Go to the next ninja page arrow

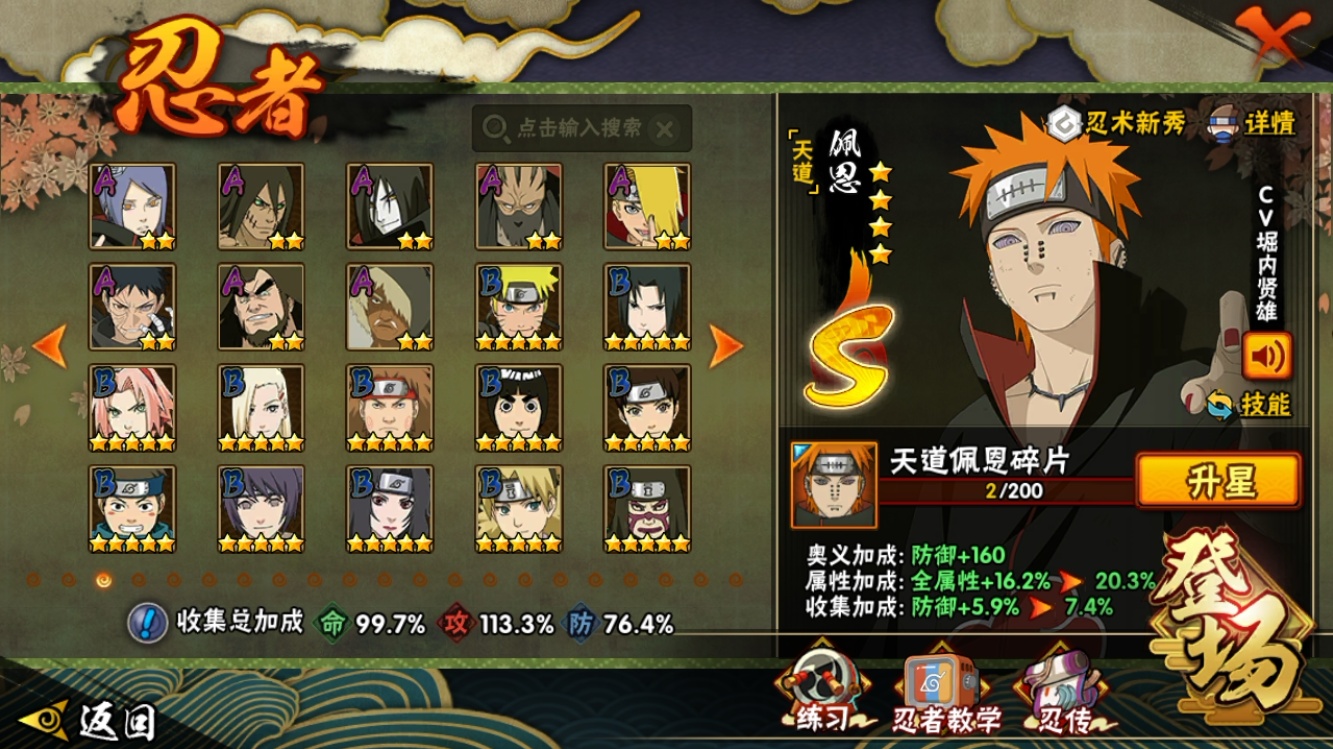(726, 346)
